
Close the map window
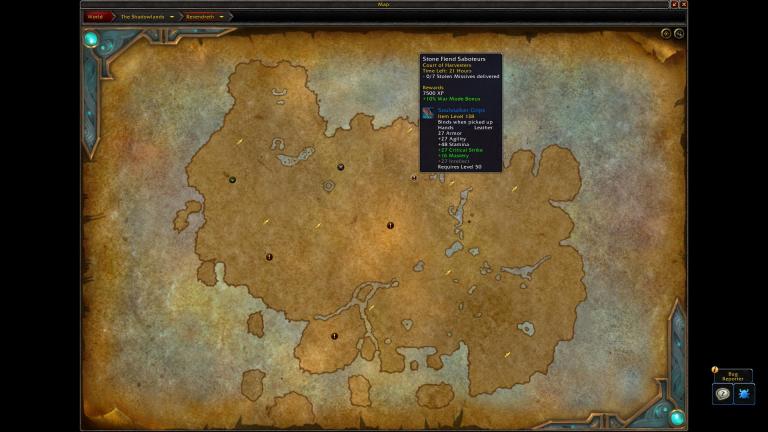pyautogui.click(x=684, y=5)
